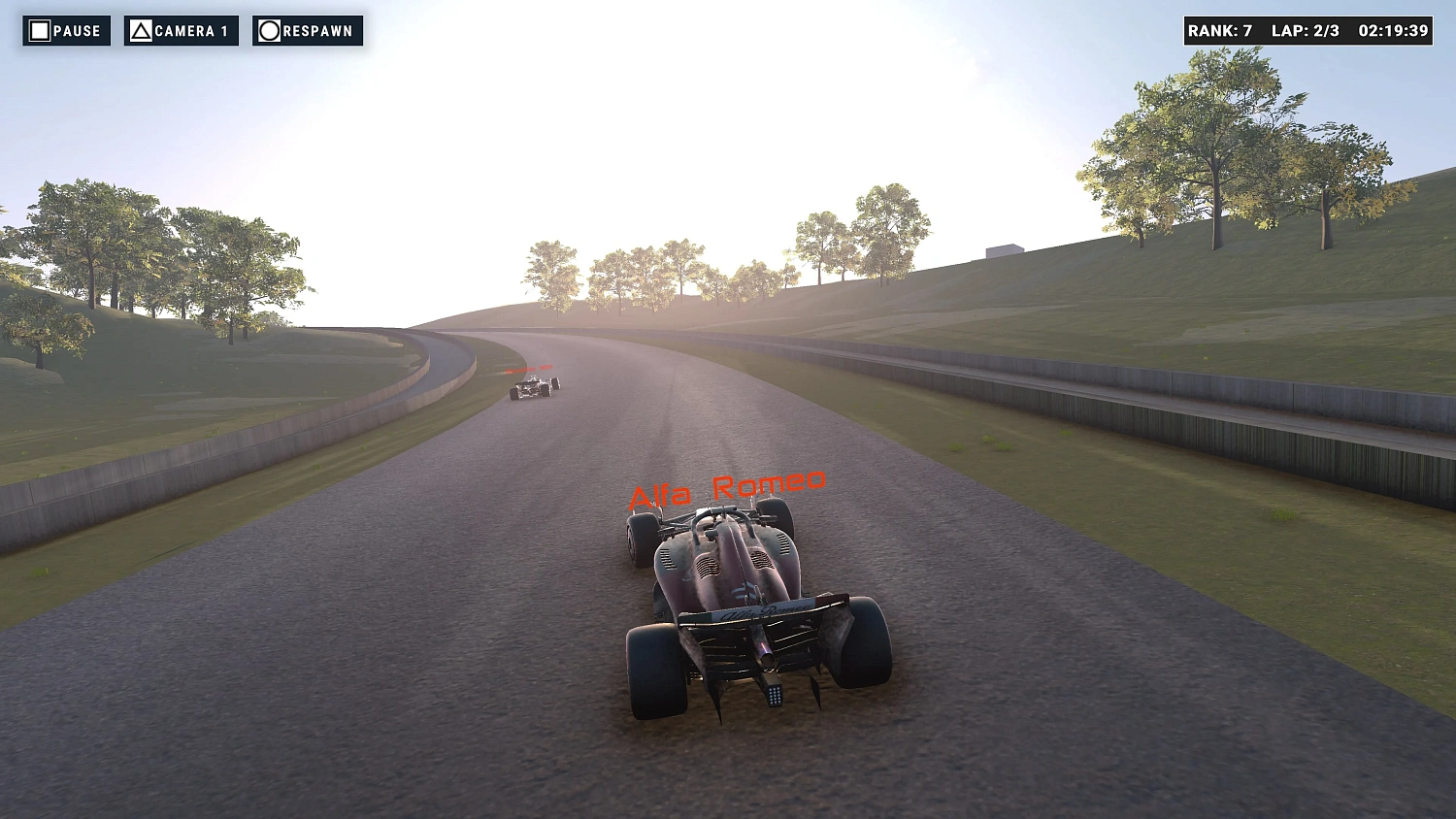Select the Triangle icon for Camera 1
The height and width of the screenshot is (819, 1456).
(142, 30)
